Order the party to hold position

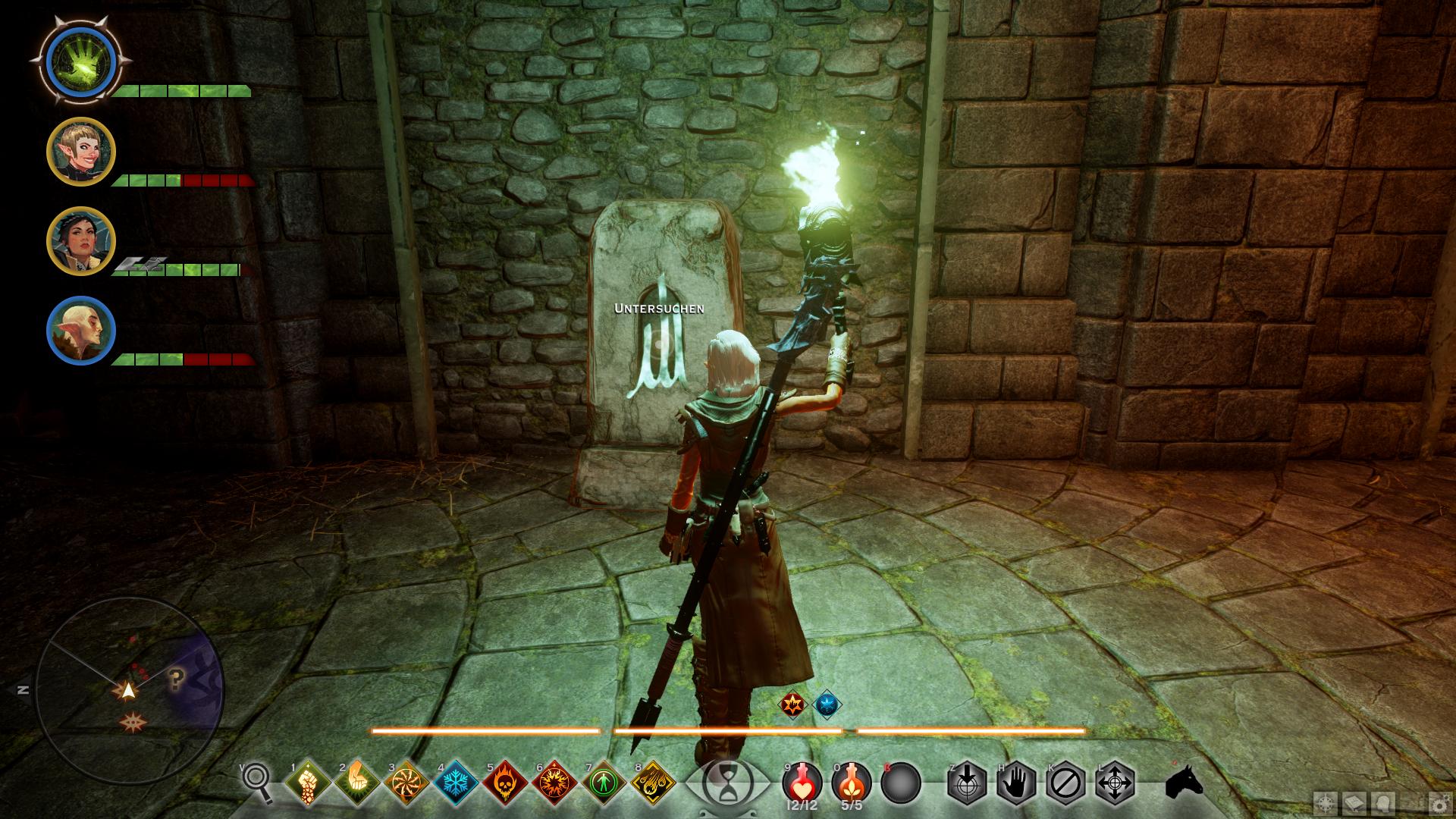tap(1017, 783)
